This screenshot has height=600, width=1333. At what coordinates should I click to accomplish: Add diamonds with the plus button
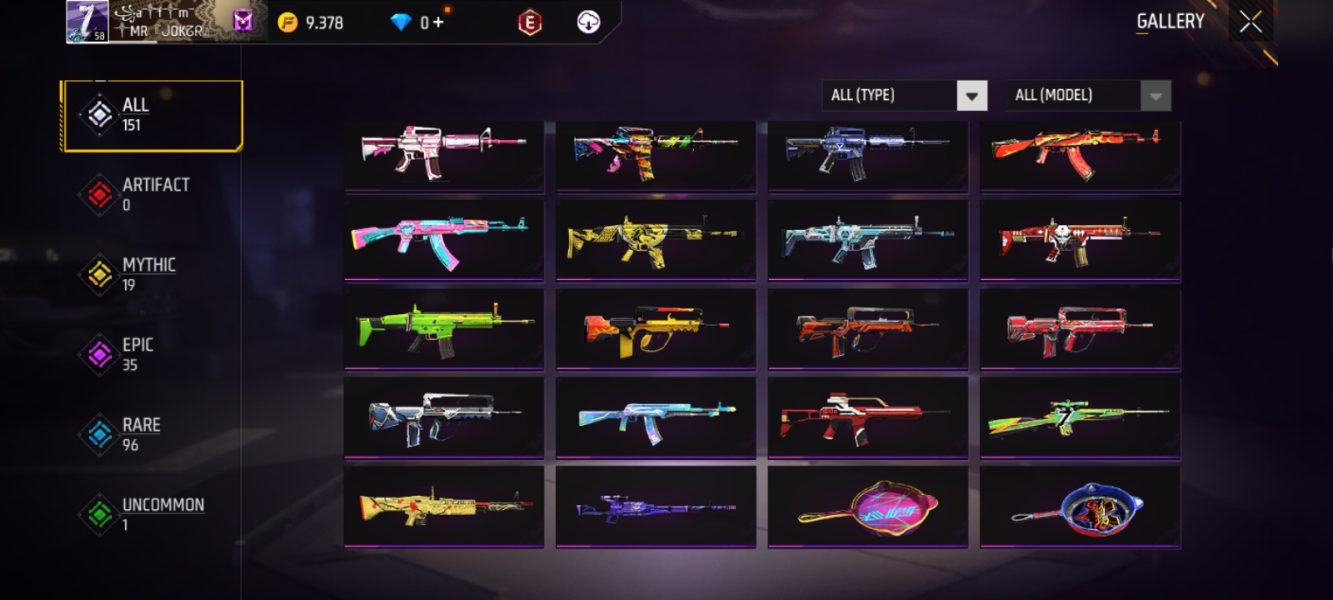click(x=438, y=22)
